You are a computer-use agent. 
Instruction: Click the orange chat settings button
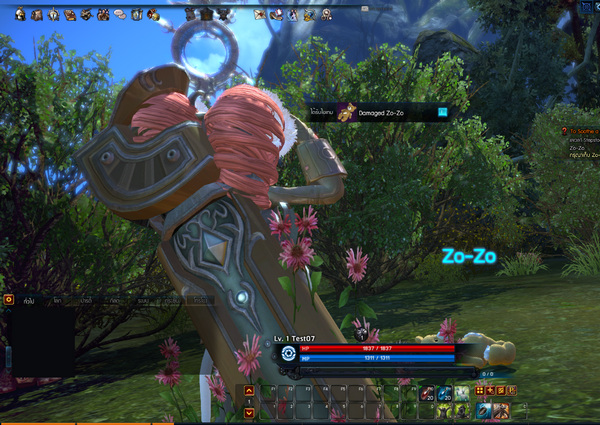(x=9, y=298)
